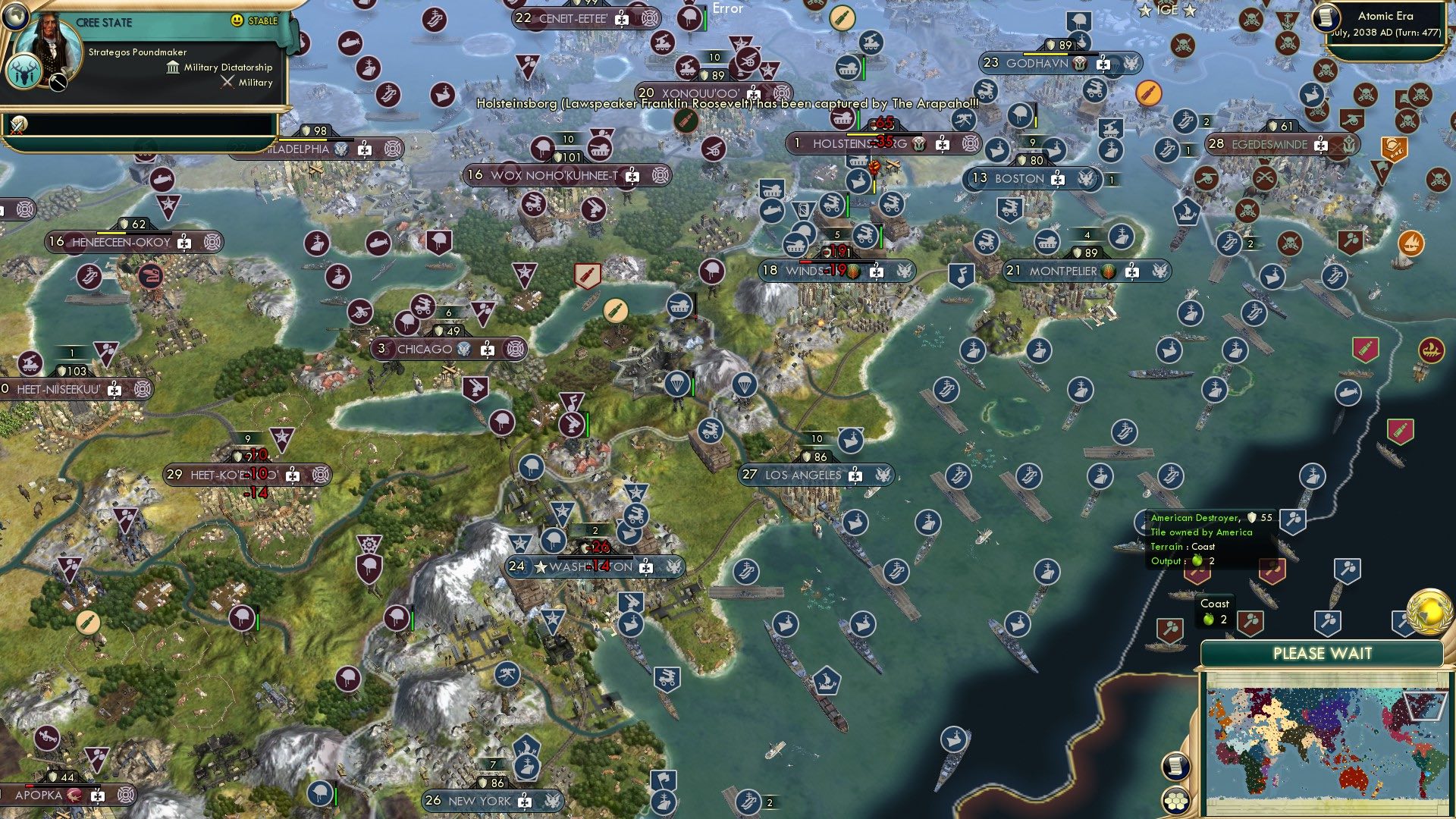
Task: Open the scroll icon beside the minimap
Action: click(1174, 766)
